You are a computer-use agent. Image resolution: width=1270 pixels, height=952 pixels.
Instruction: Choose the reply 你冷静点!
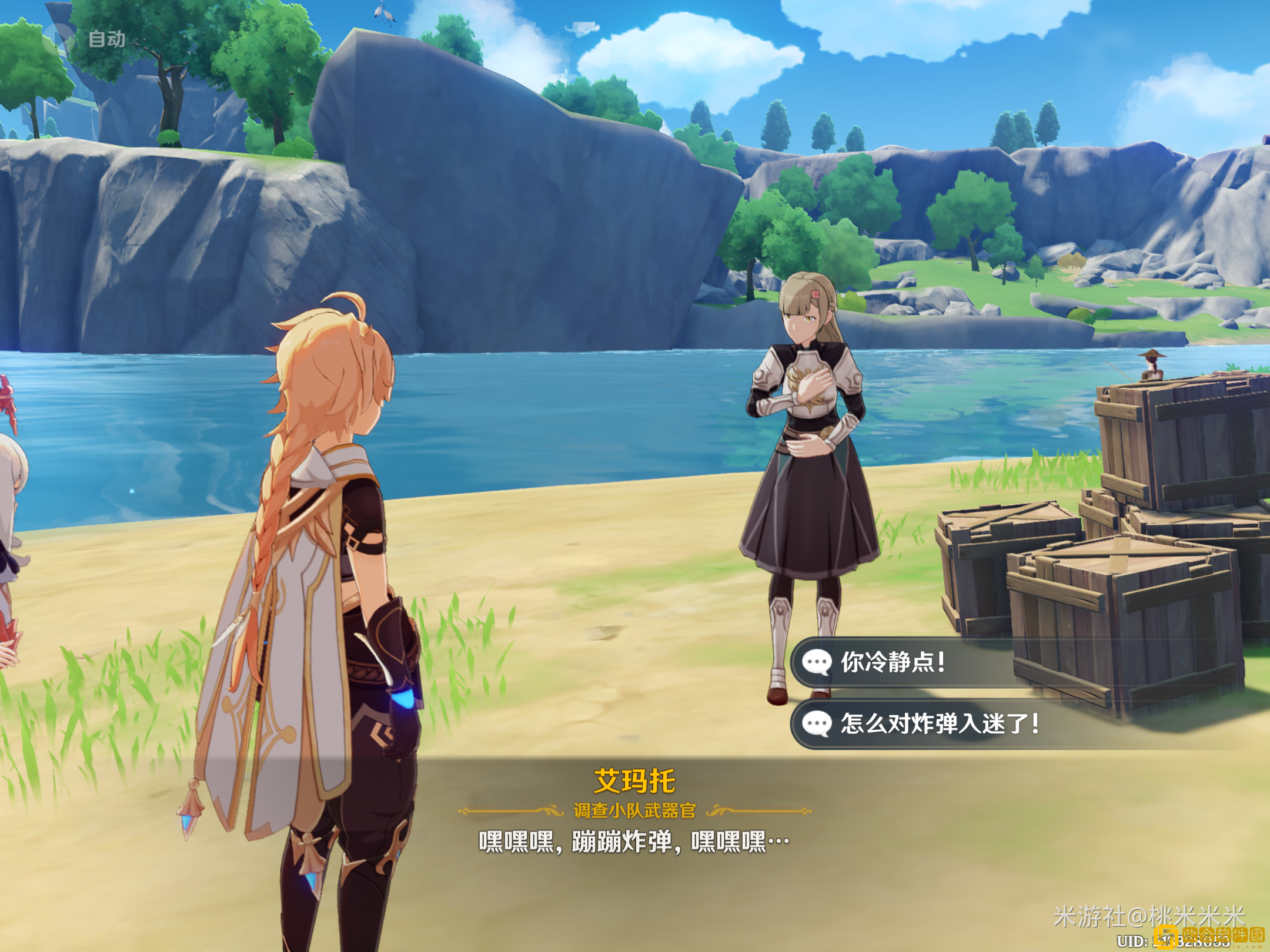tap(894, 662)
